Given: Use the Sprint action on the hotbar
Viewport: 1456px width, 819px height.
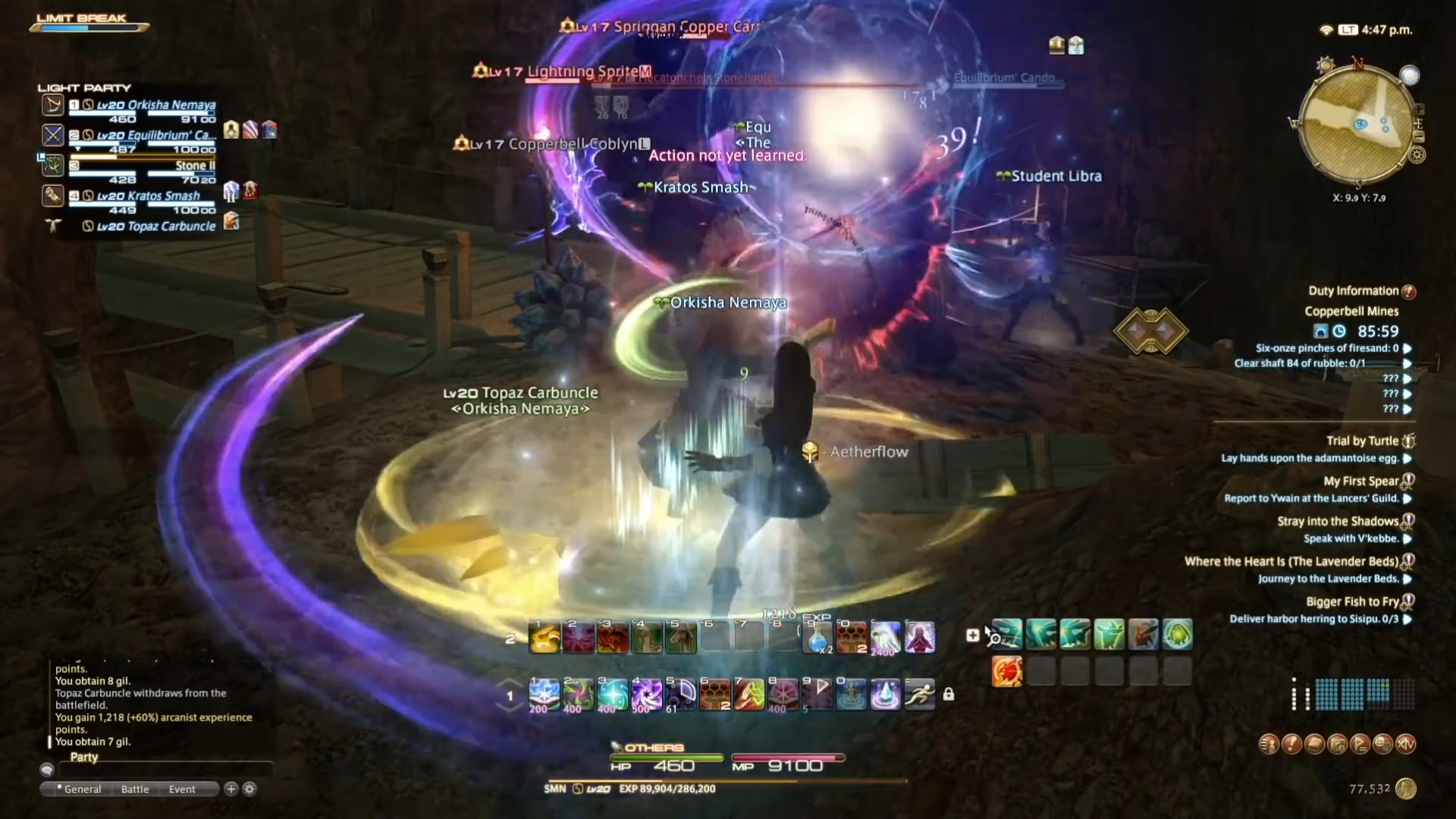Looking at the screenshot, I should (x=919, y=694).
